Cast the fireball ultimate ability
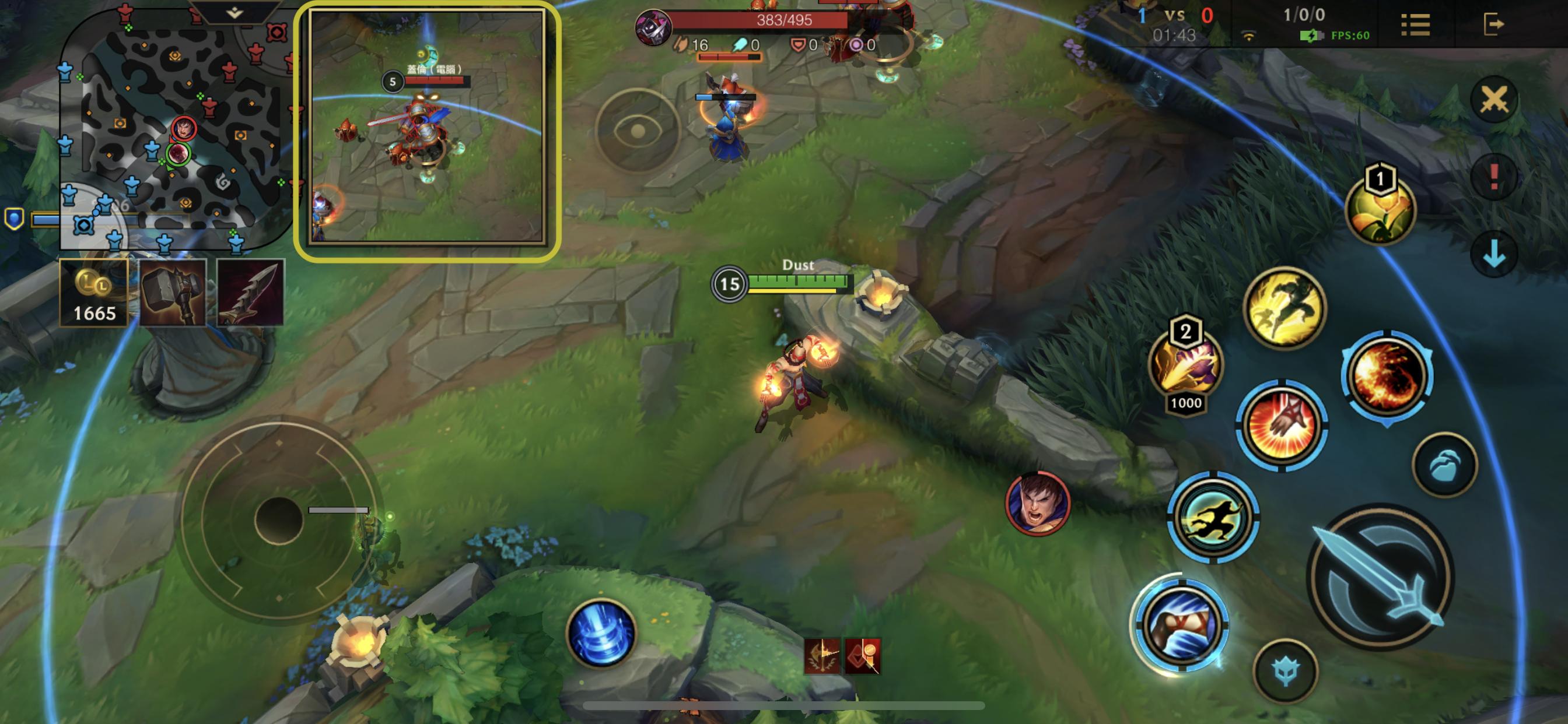 pos(1387,375)
